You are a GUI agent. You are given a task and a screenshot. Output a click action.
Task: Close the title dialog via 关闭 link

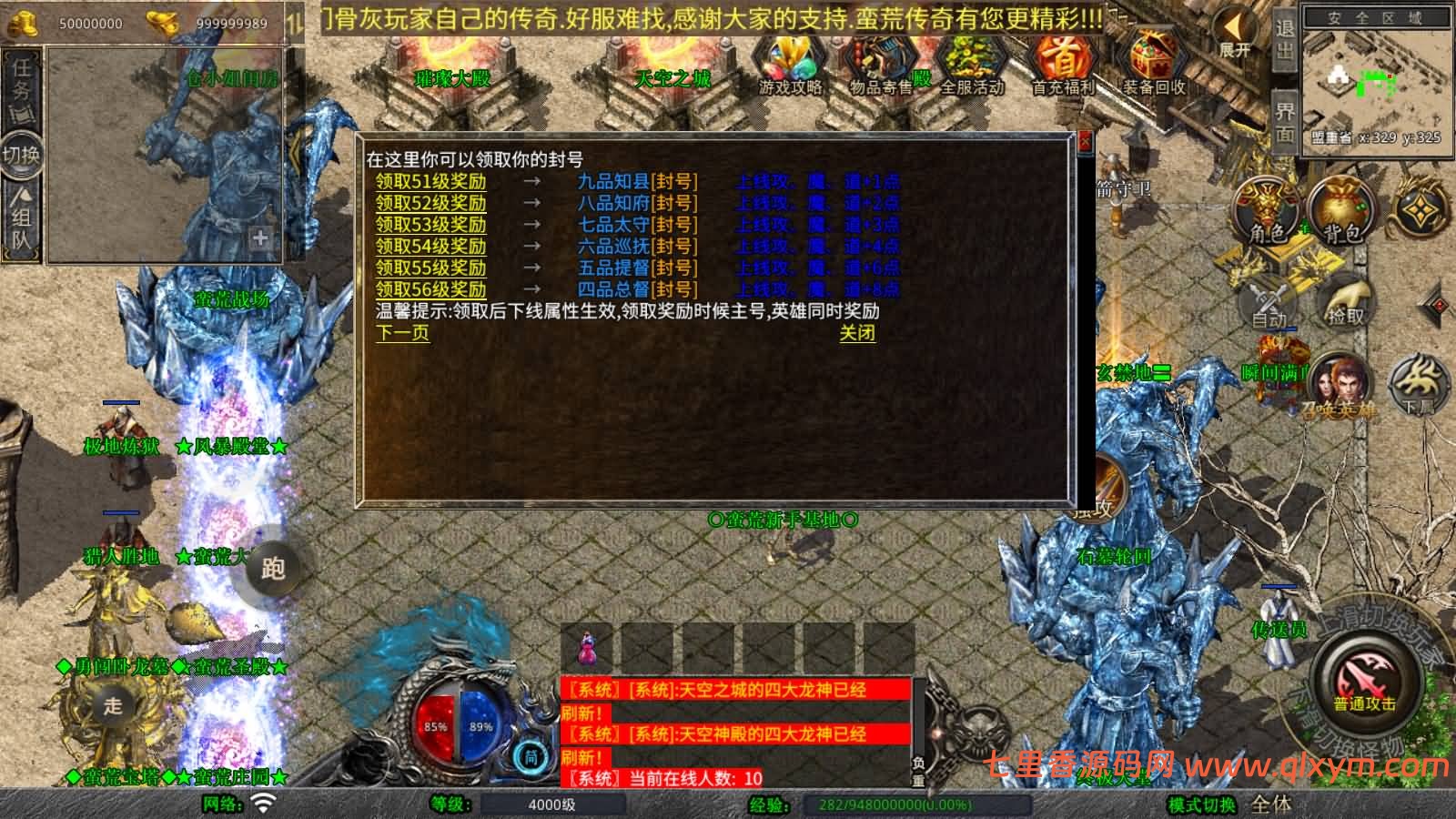tap(858, 333)
